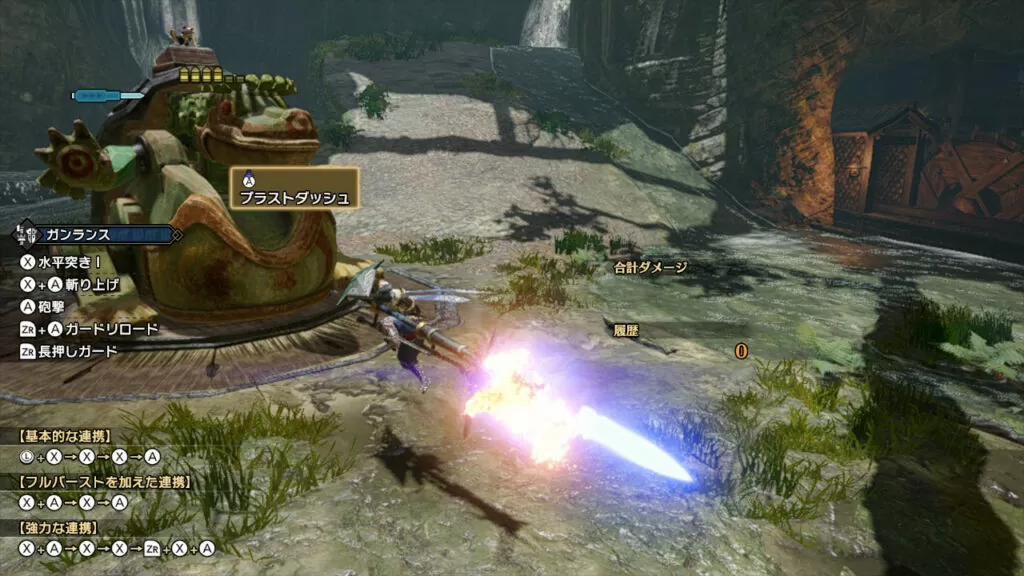
Task: Choose the フルバーストを加えた連携 combo heading
Action: tap(104, 482)
